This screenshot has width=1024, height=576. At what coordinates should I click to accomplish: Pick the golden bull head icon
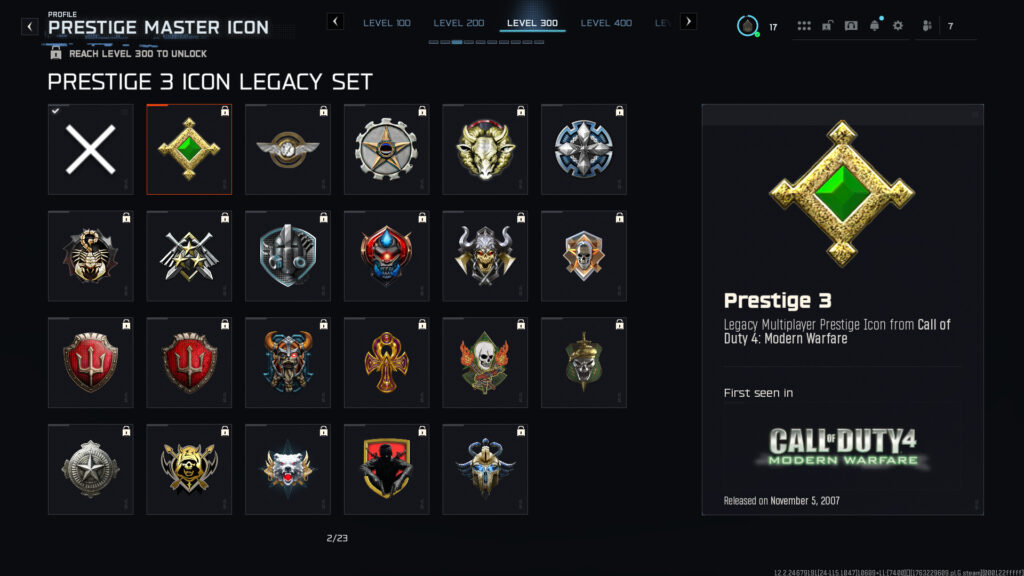486,150
